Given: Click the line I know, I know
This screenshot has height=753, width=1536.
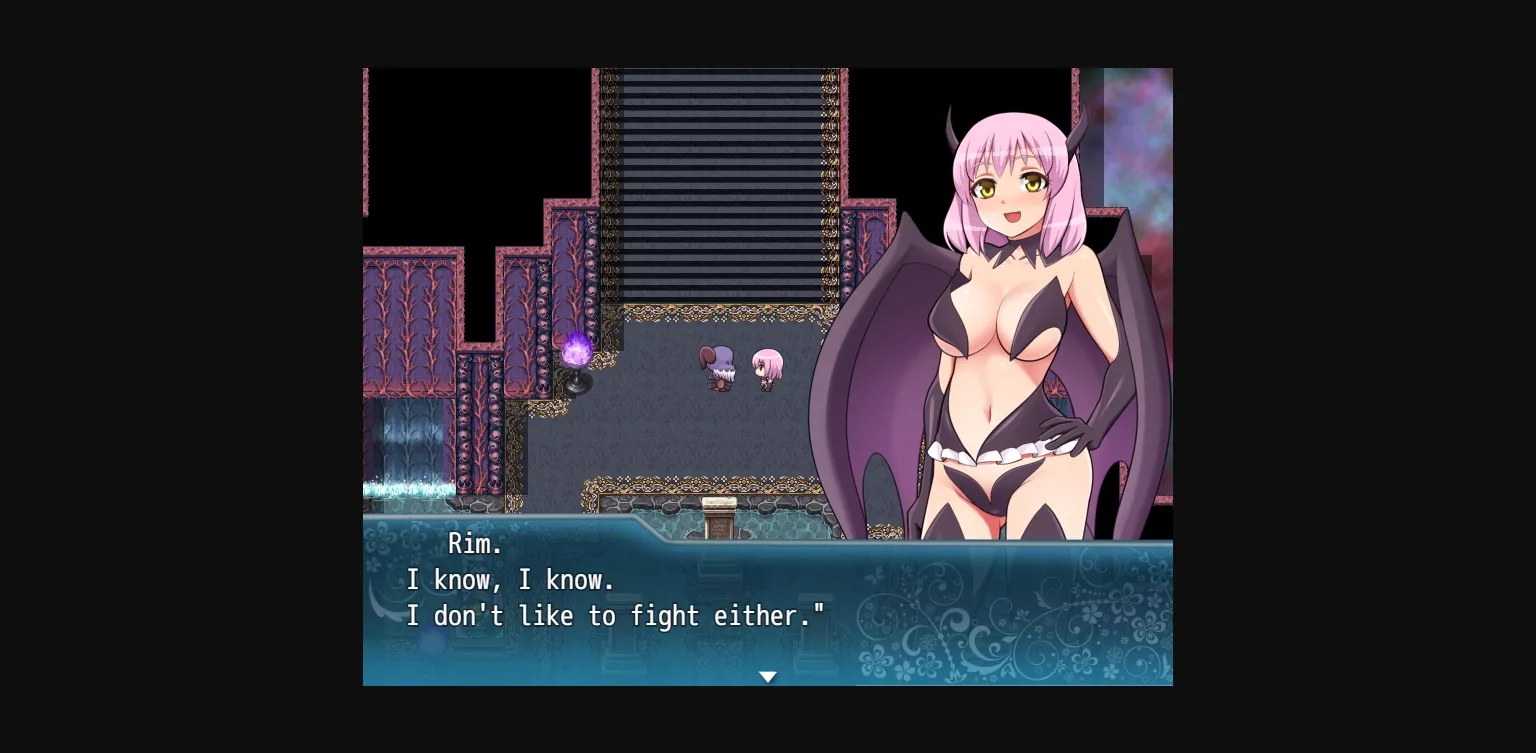Looking at the screenshot, I should click(510, 580).
